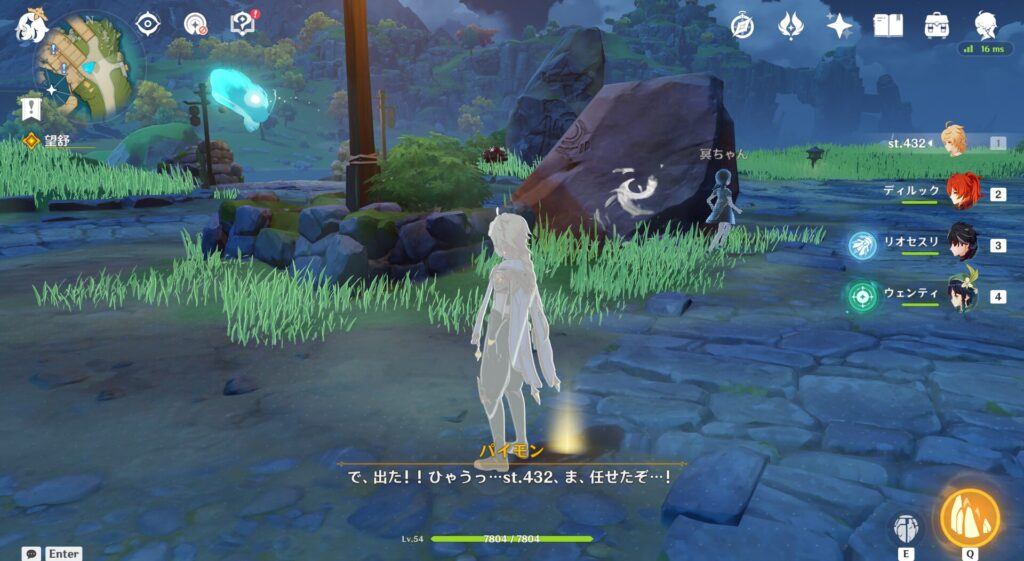This screenshot has height=561, width=1024.
Task: Open the compass events icon
Action: 742,26
